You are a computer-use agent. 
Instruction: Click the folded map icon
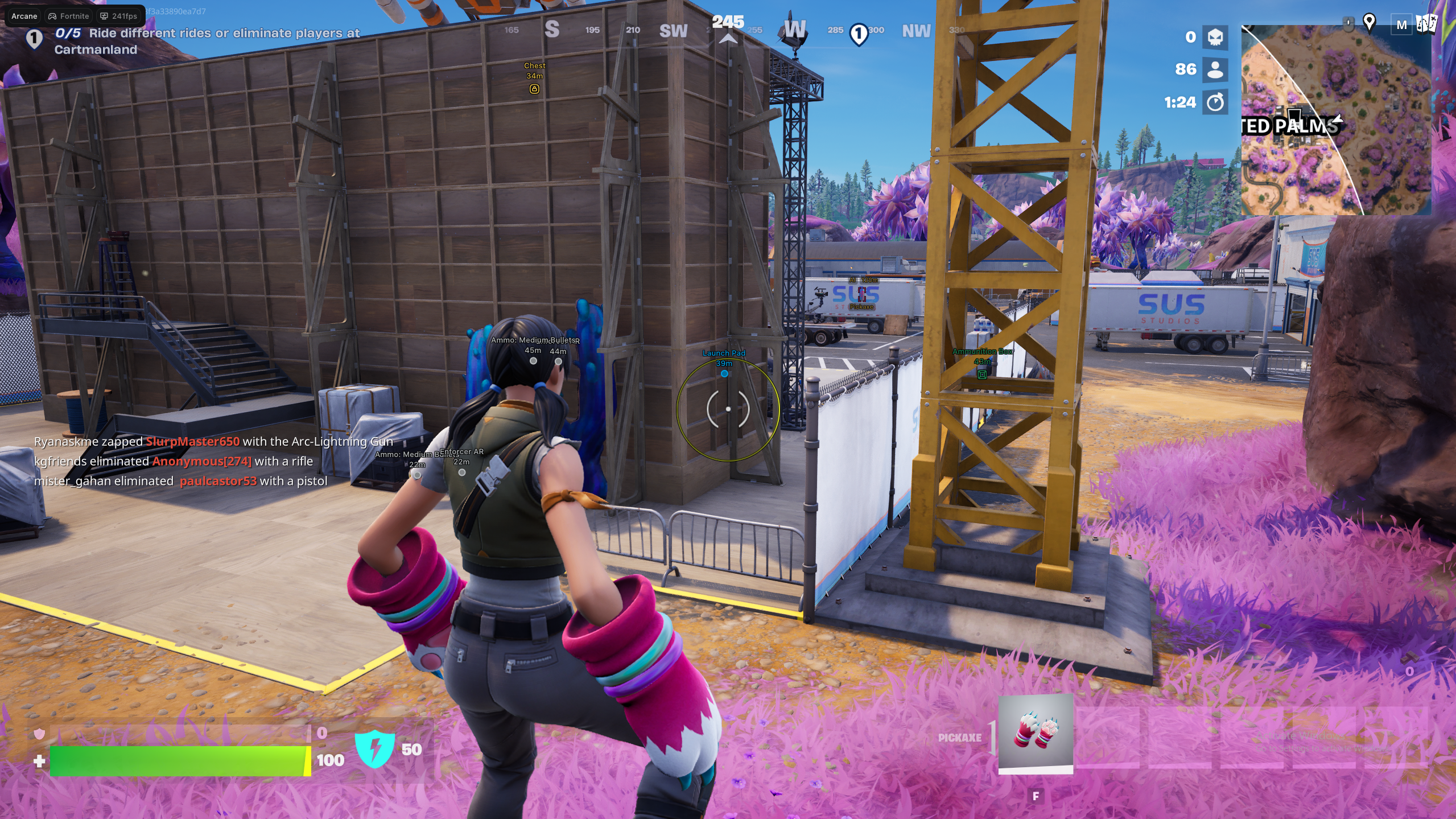coord(1426,24)
